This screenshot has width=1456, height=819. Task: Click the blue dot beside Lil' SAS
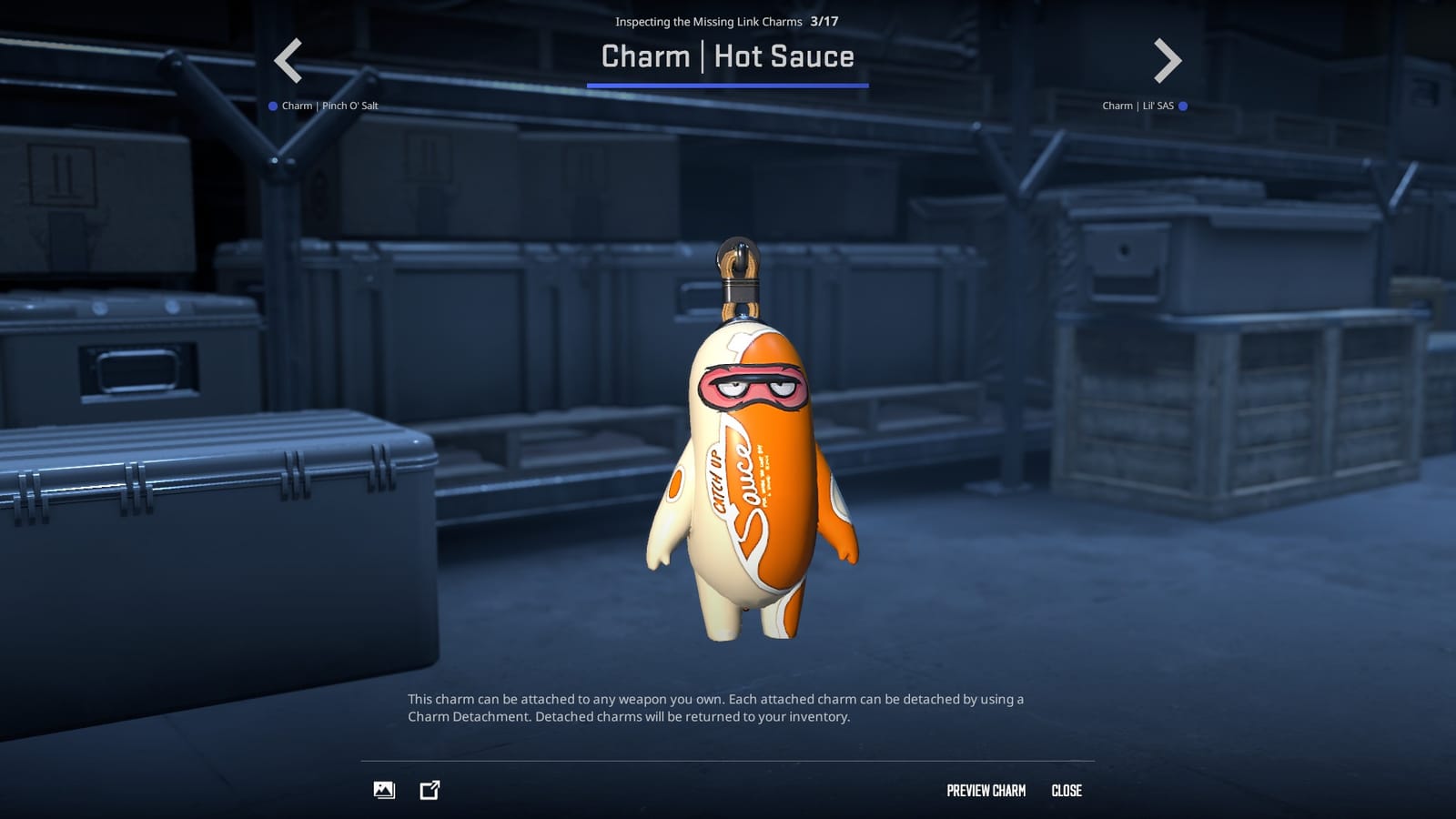tap(1183, 106)
